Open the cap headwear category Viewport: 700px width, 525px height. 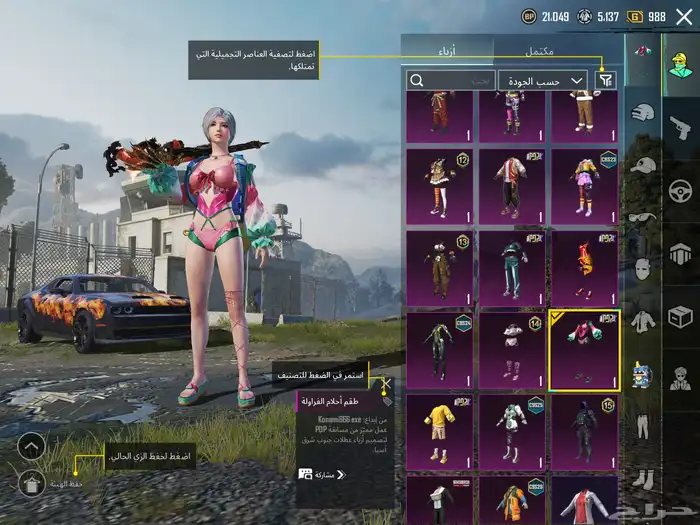click(x=642, y=165)
